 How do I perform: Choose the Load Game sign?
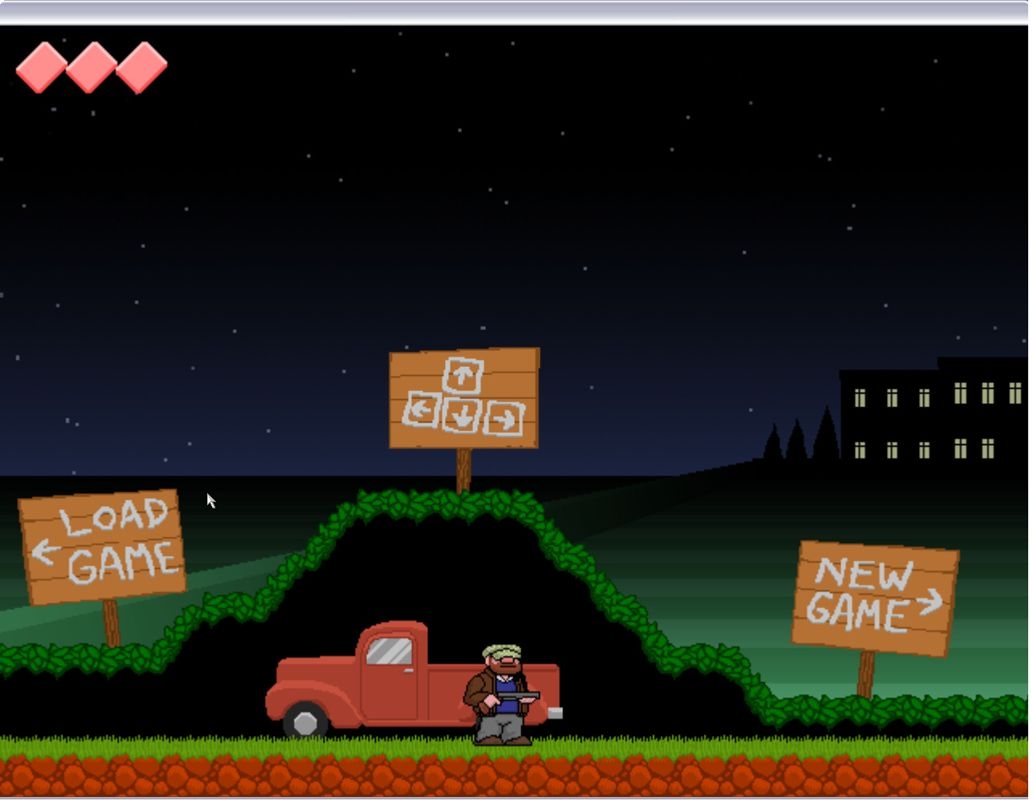(x=102, y=546)
